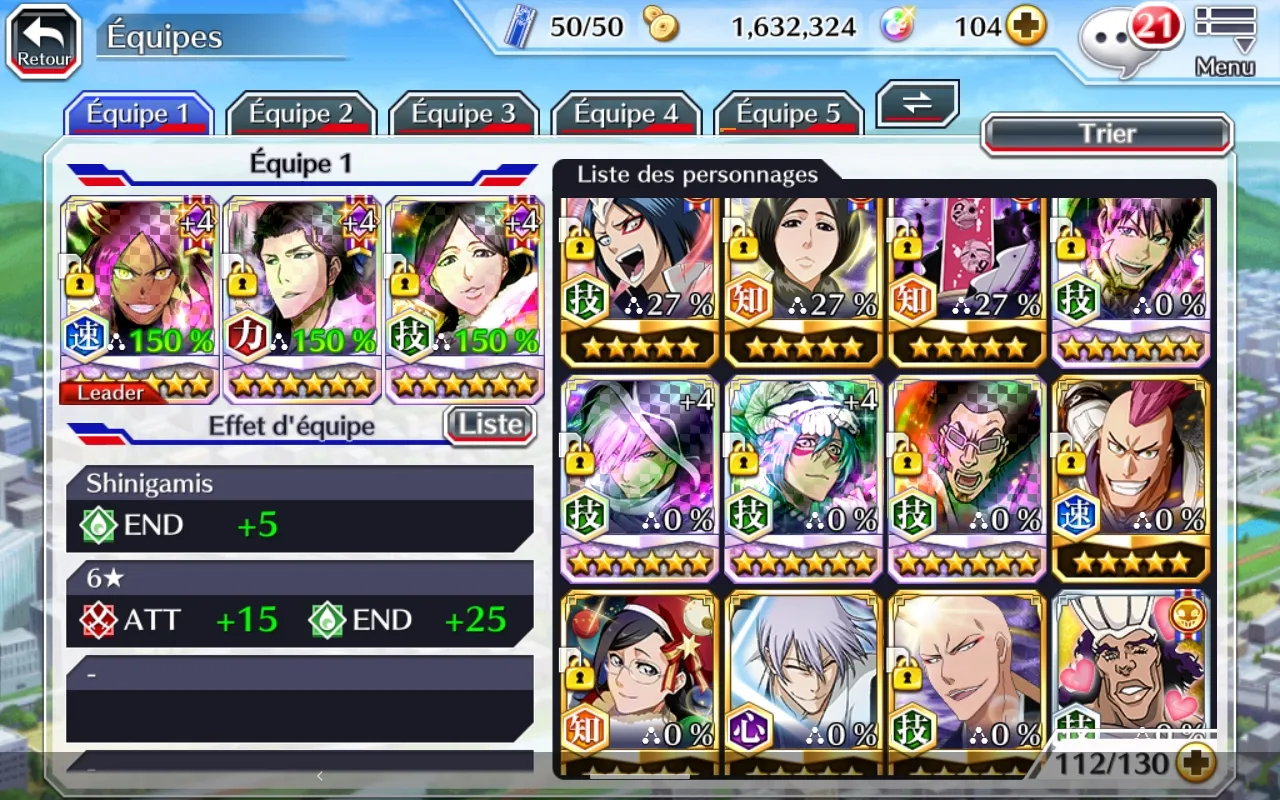Screen dimensions: 1280x800
Task: Open the Menu dropdown
Action: click(1225, 40)
